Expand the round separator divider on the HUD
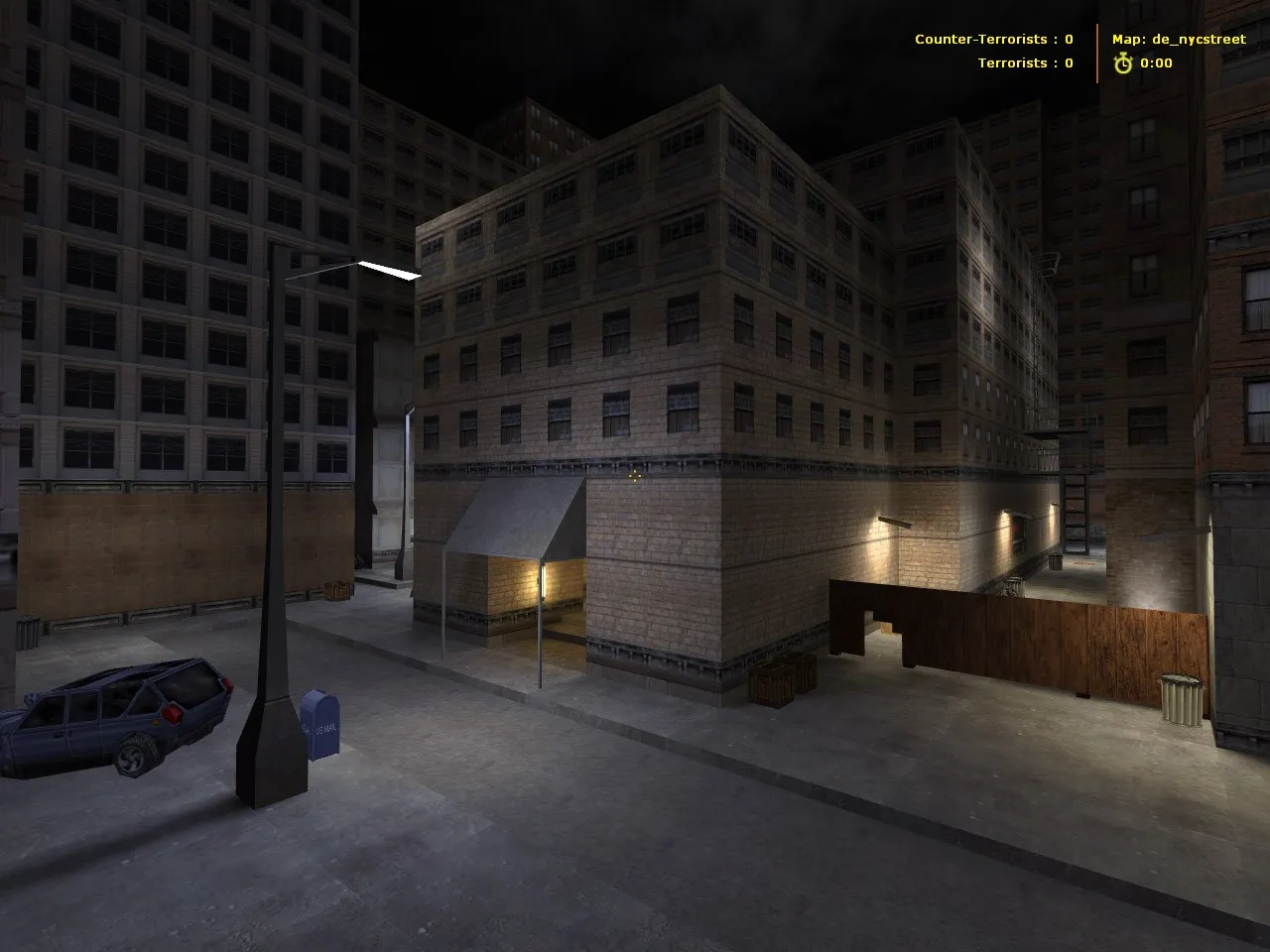This screenshot has width=1270, height=952. 1097,52
